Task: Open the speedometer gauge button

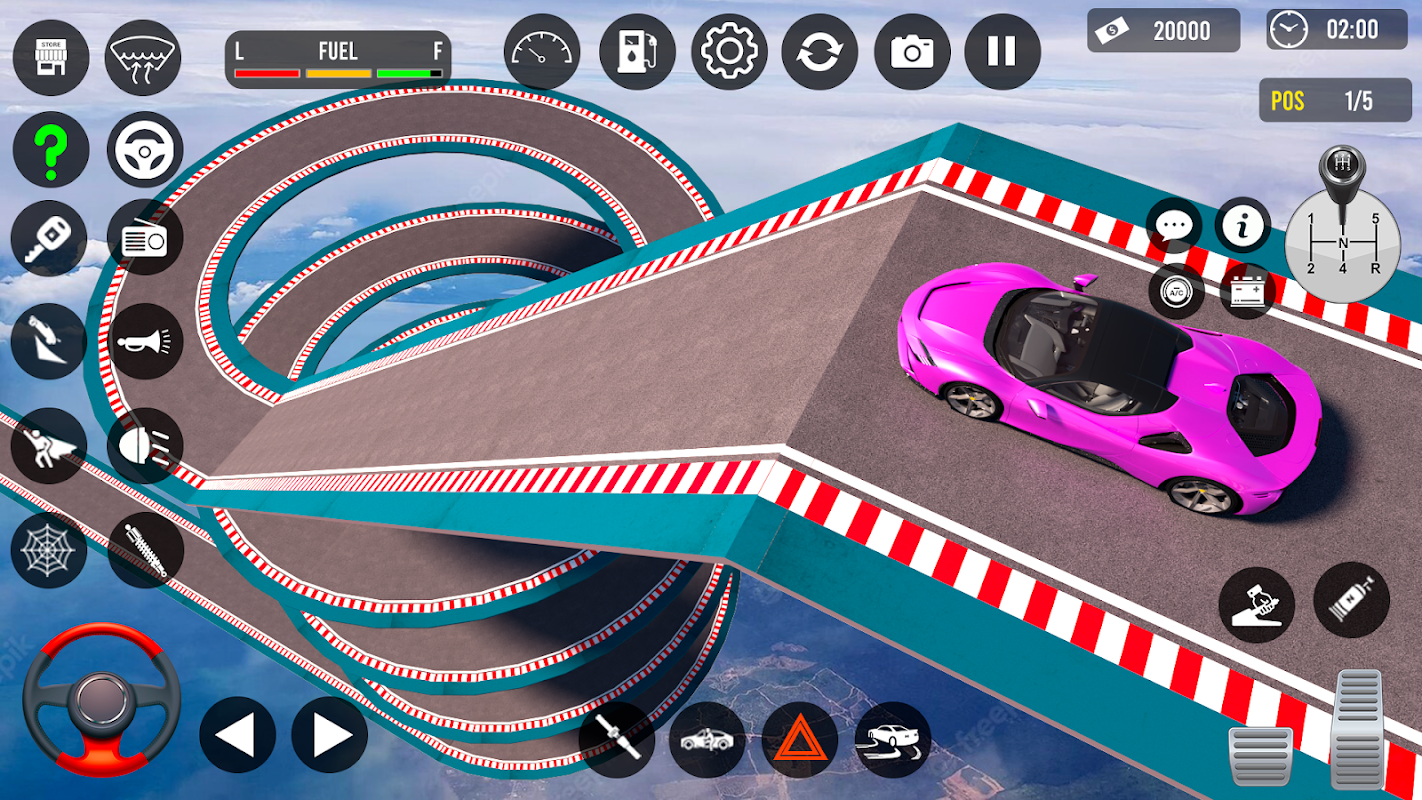Action: pyautogui.click(x=542, y=52)
